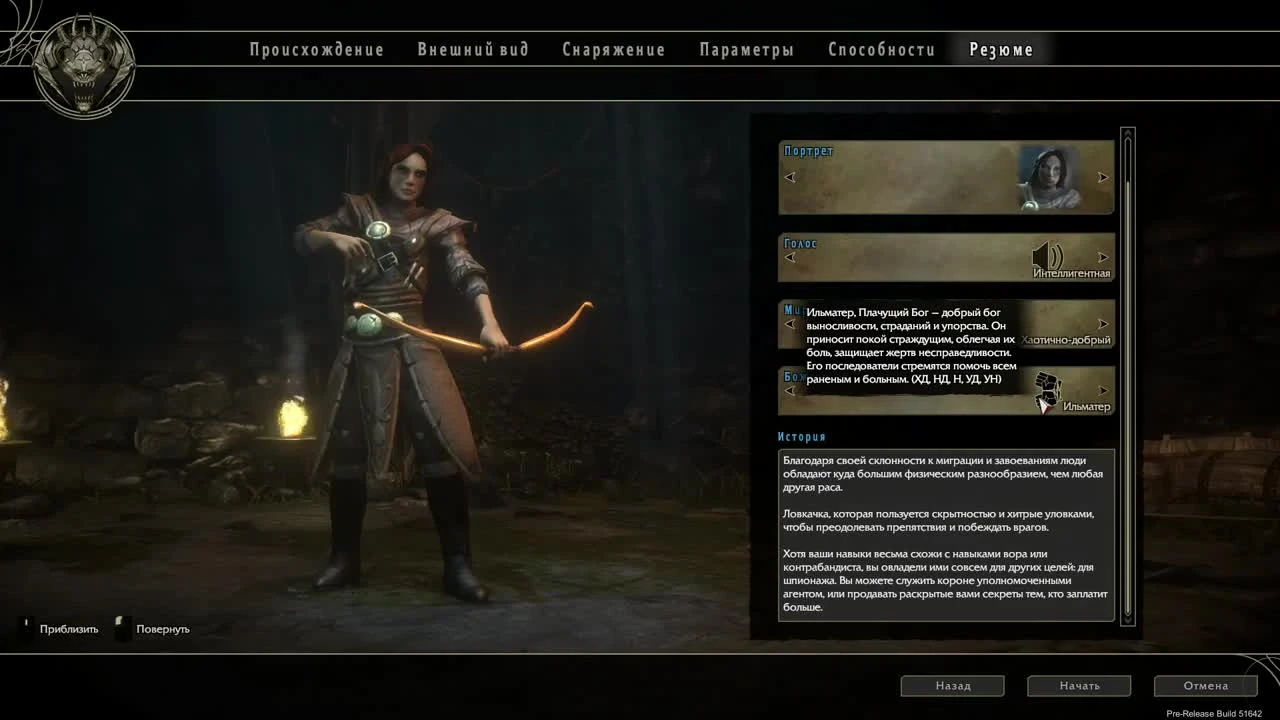Click the left arrow in the Голос panel
This screenshot has width=1280, height=720.
[x=790, y=257]
